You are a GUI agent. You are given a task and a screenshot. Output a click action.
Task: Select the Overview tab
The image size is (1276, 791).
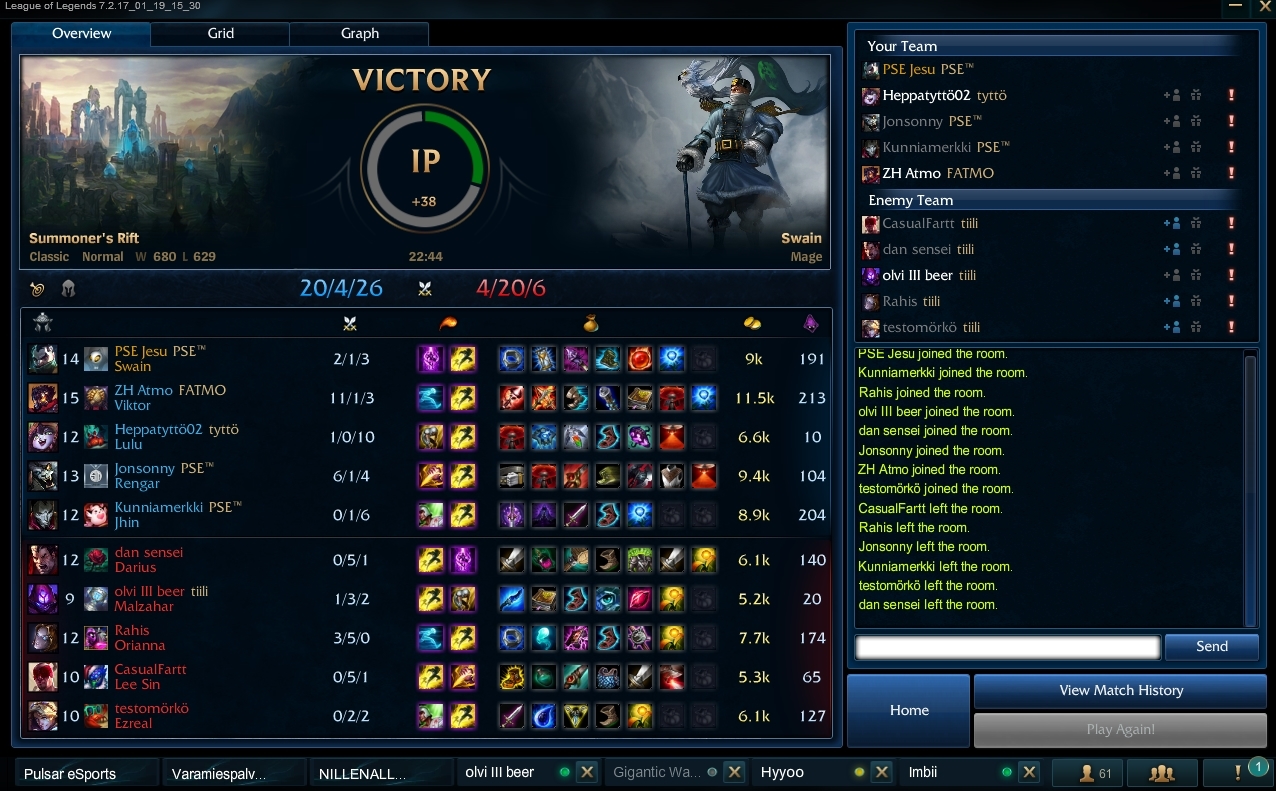tap(82, 33)
